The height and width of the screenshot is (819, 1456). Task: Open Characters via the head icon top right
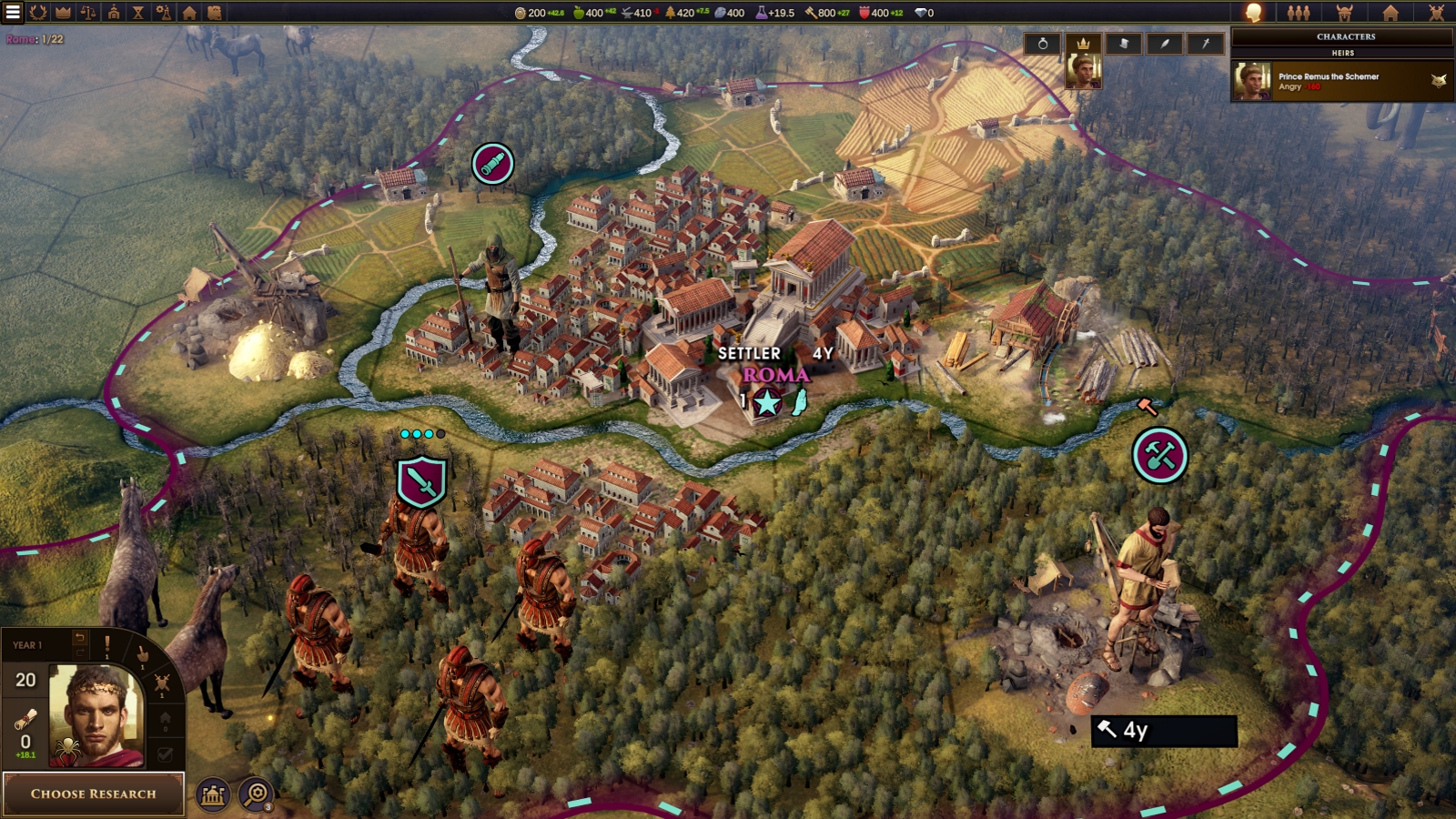(x=1253, y=13)
